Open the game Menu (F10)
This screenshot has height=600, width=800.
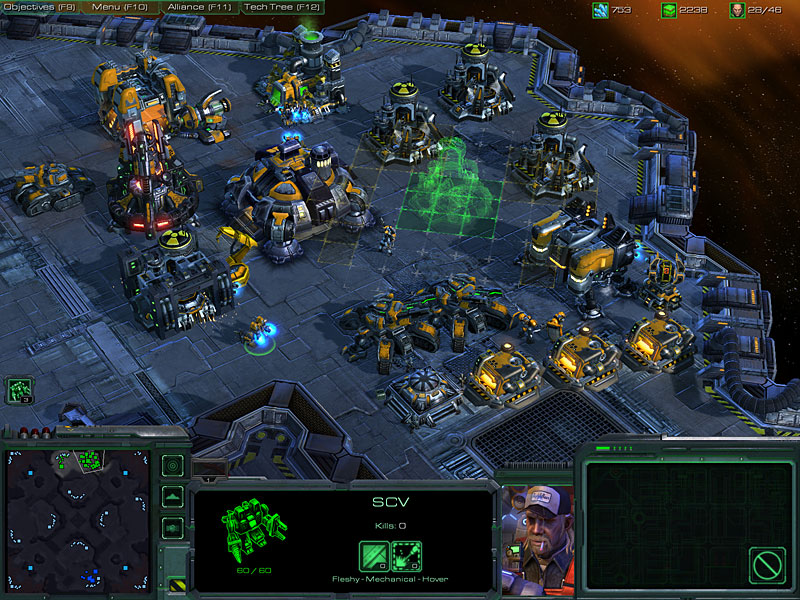[119, 7]
